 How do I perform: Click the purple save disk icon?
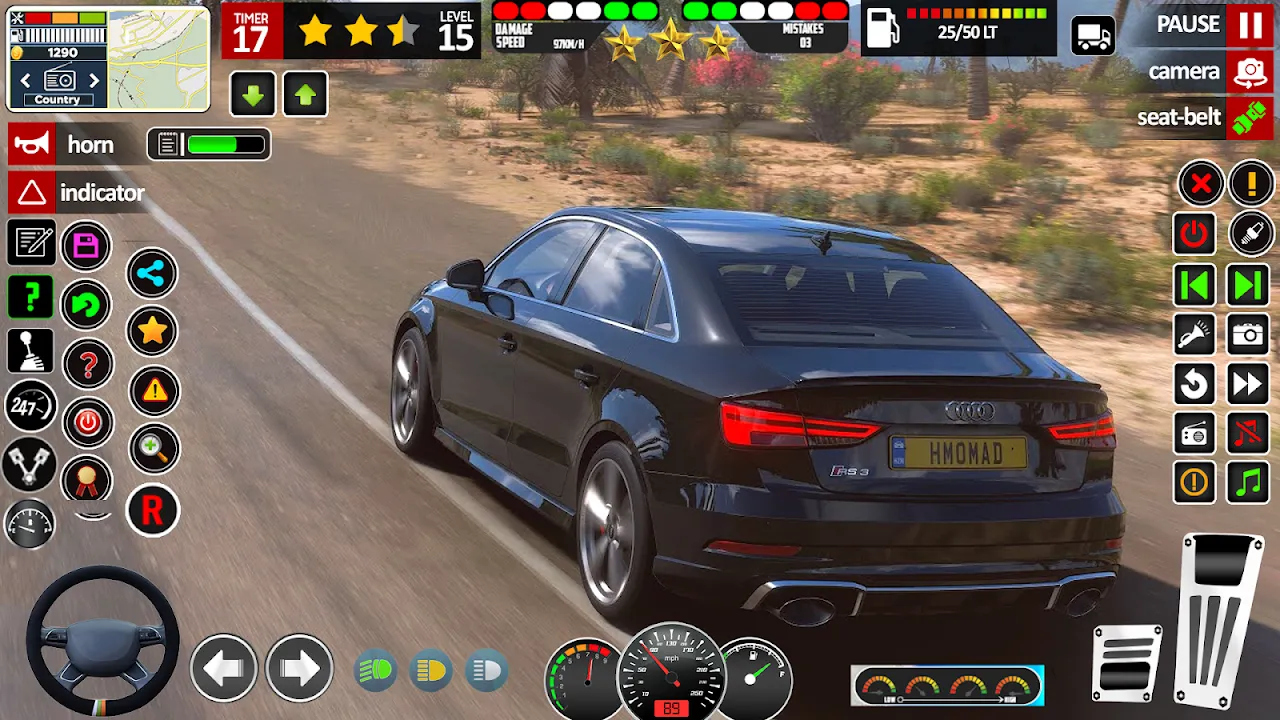[86, 246]
